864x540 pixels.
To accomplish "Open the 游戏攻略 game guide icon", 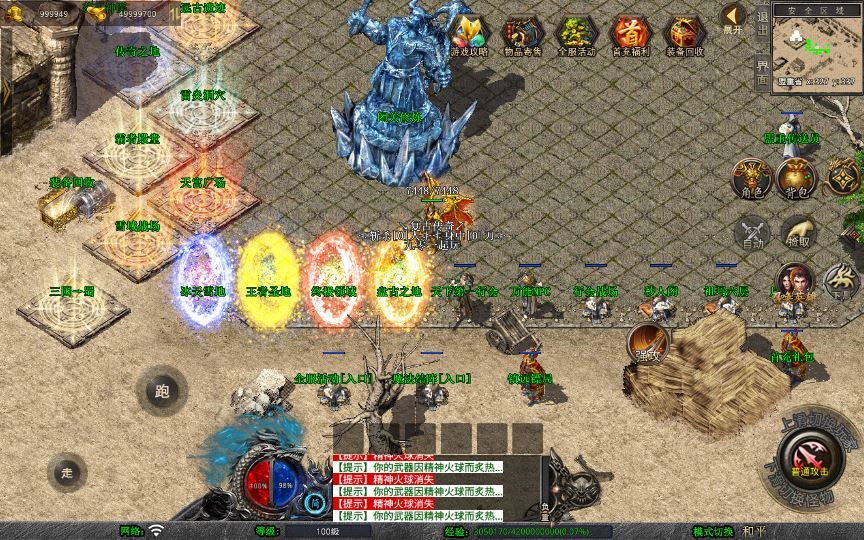I will pyautogui.click(x=466, y=35).
